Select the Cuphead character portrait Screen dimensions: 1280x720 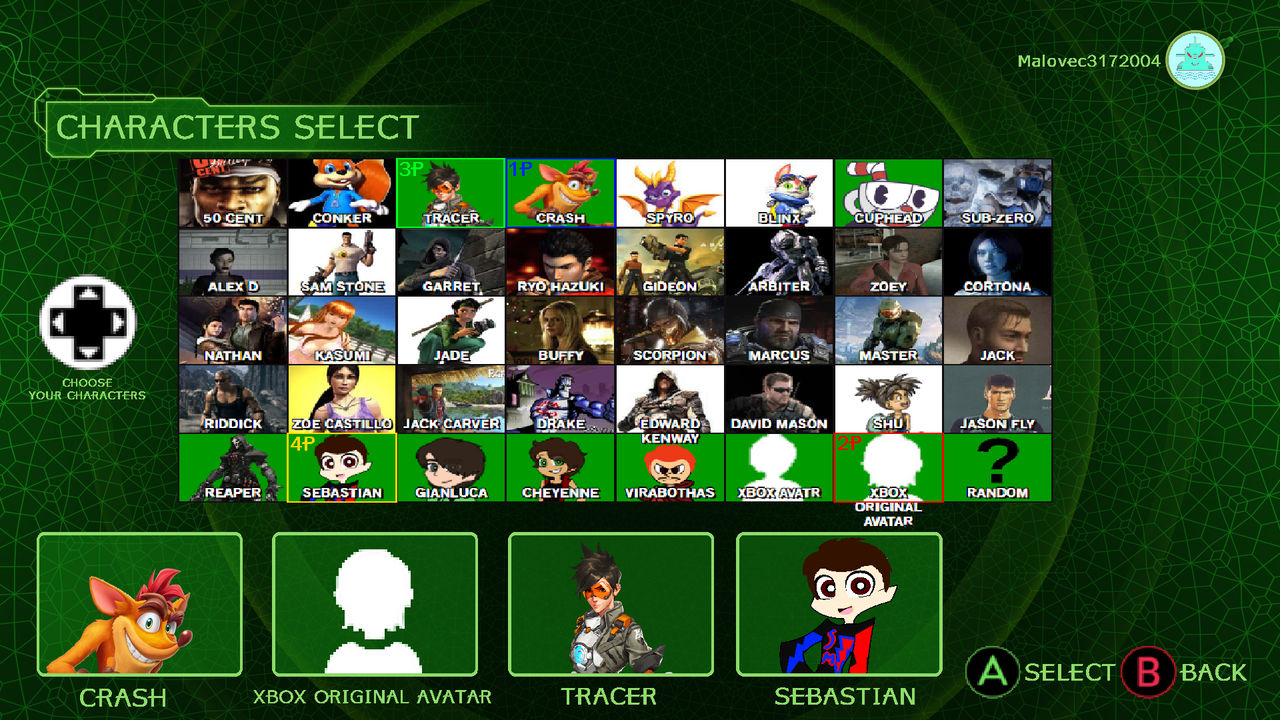[889, 192]
